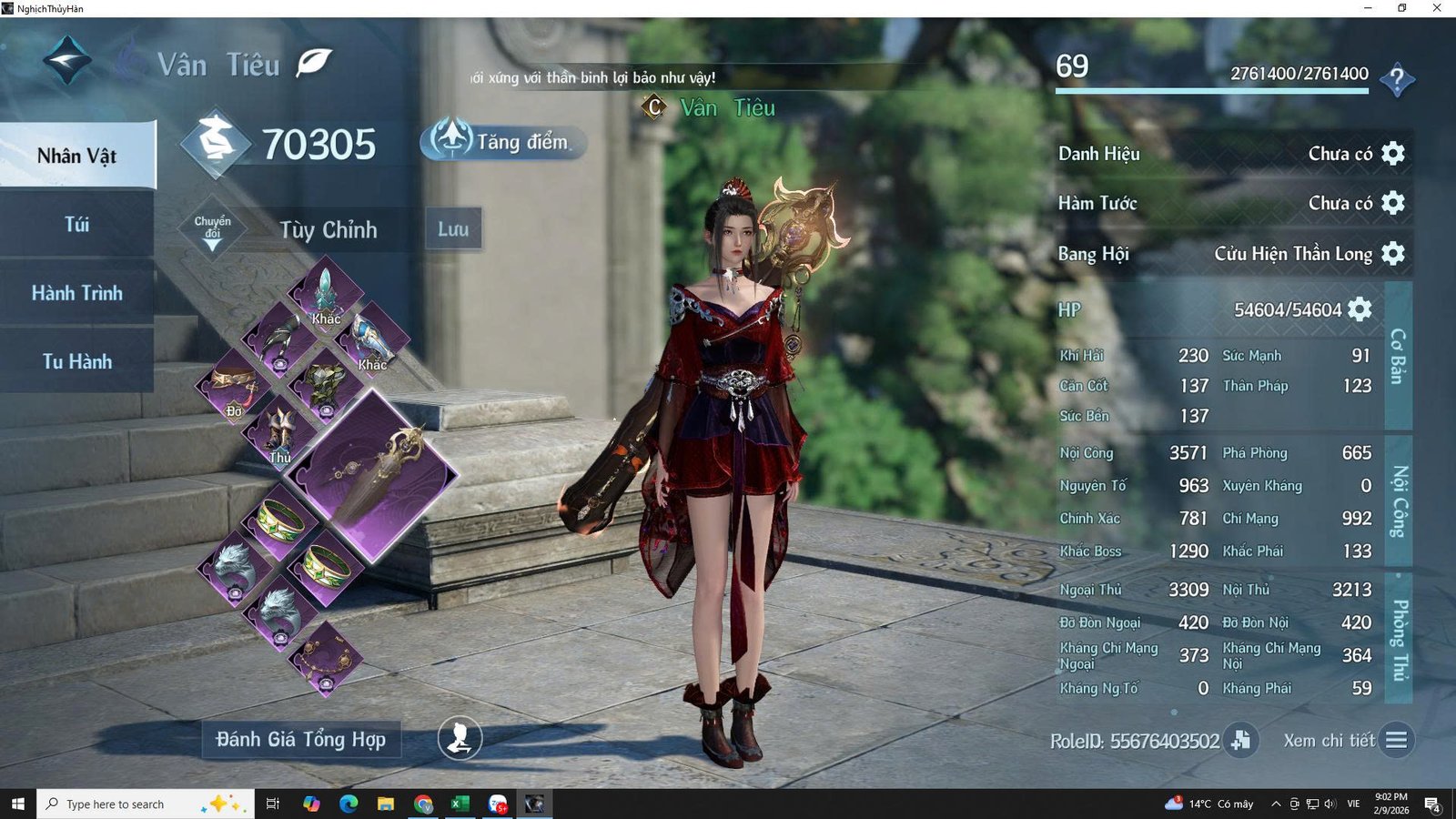1456x819 pixels.
Task: Close the game window
Action: coord(1437,8)
